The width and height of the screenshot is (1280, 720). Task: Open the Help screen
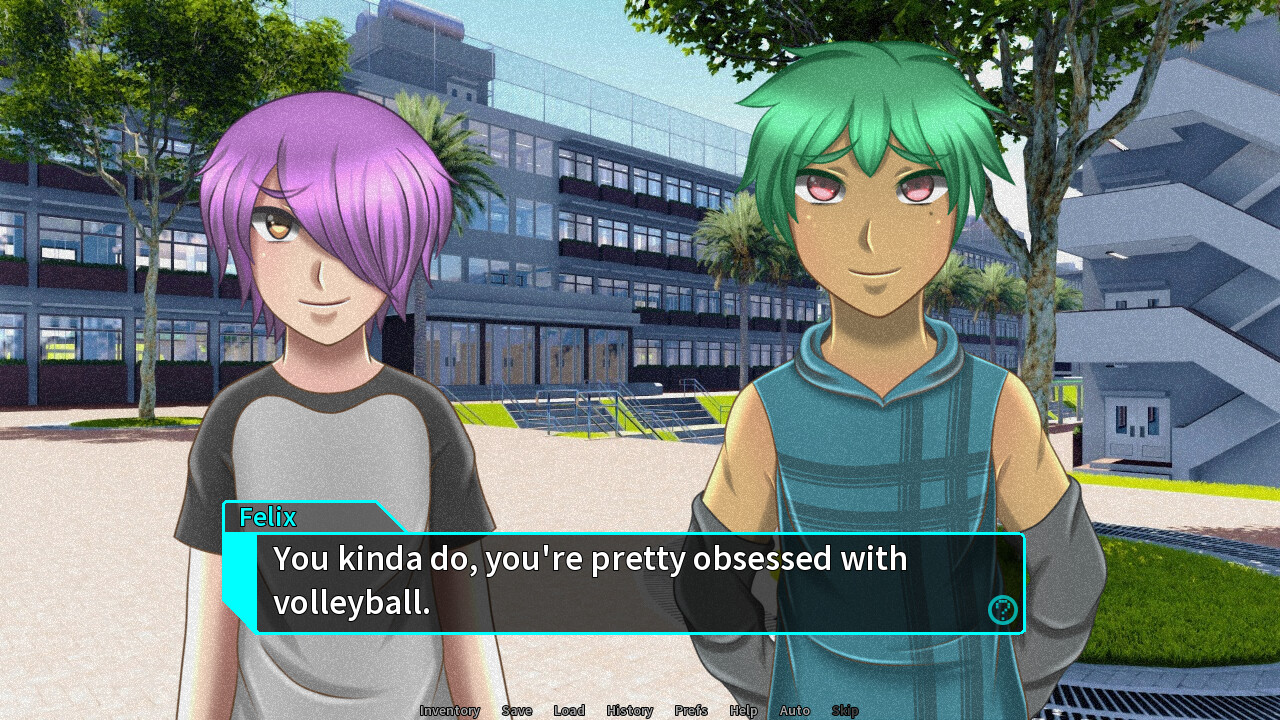743,711
